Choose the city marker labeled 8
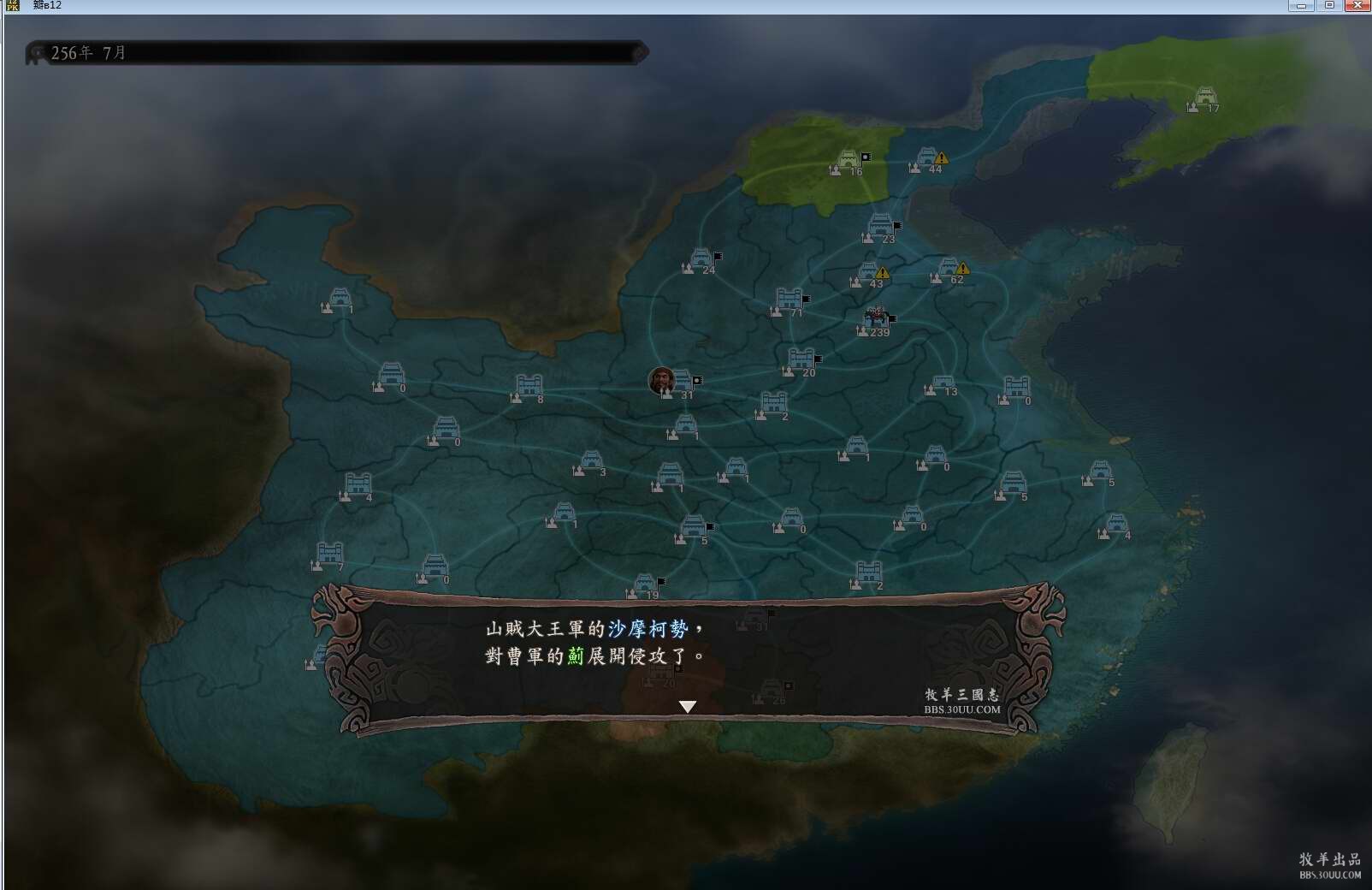The width and height of the screenshot is (1372, 890). coord(529,387)
